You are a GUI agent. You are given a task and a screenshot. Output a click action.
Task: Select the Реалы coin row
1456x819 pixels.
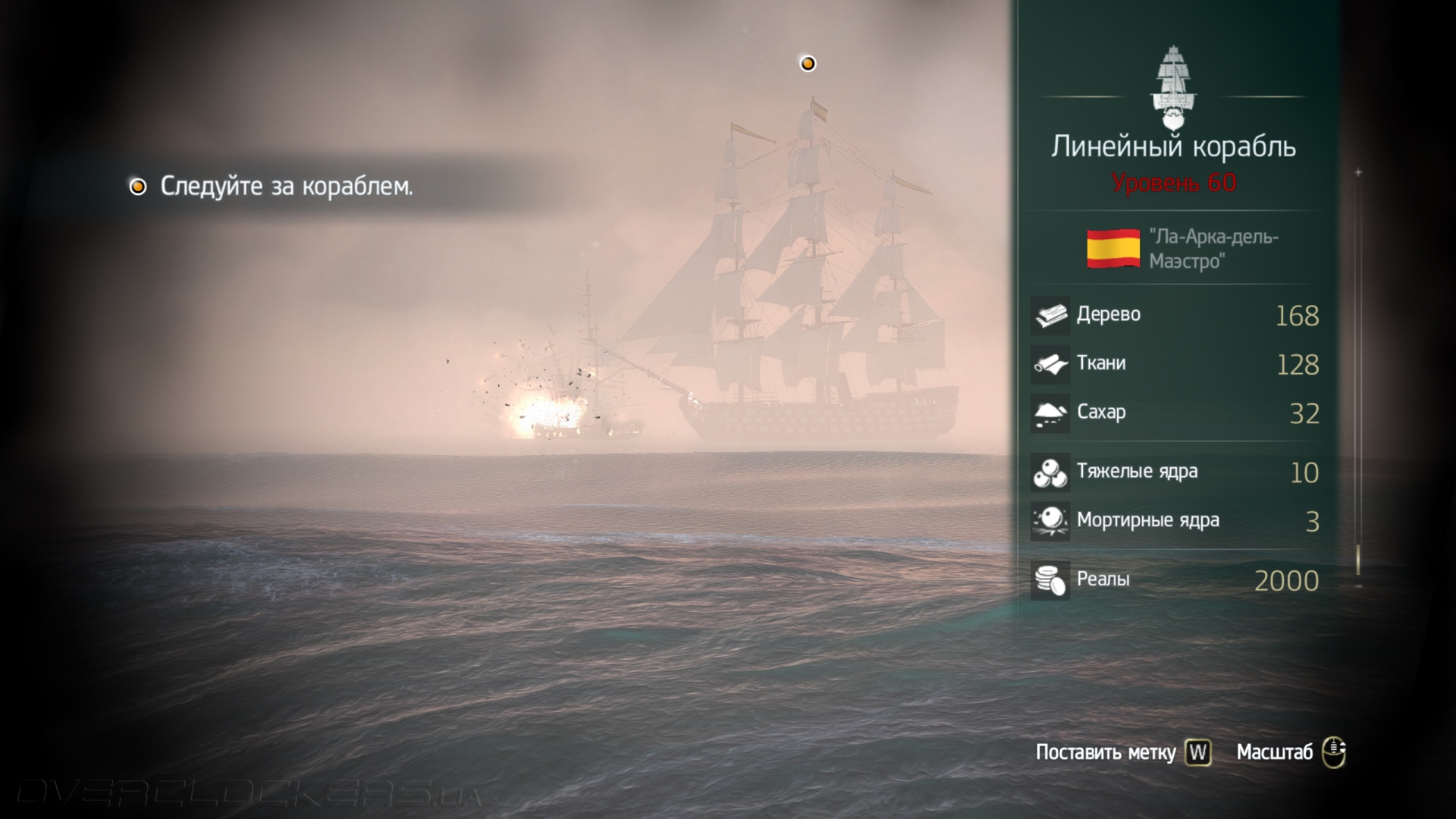(x=1174, y=580)
